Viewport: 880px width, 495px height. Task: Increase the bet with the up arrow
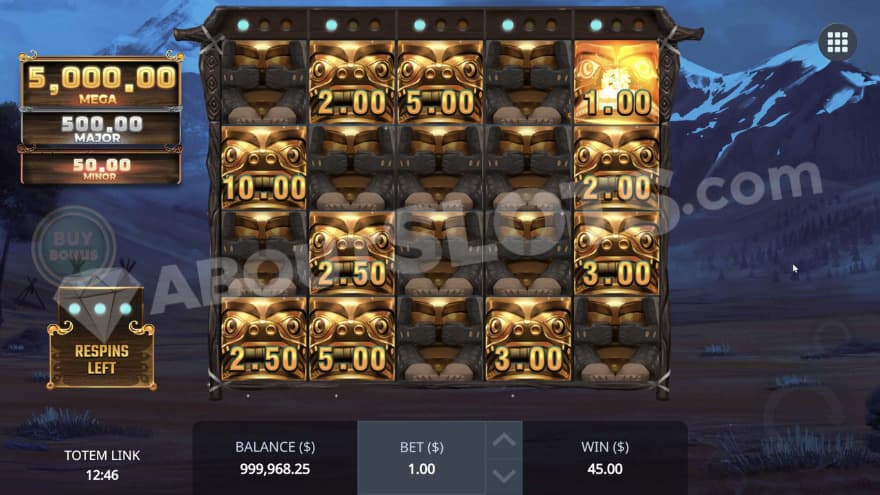[x=505, y=440]
